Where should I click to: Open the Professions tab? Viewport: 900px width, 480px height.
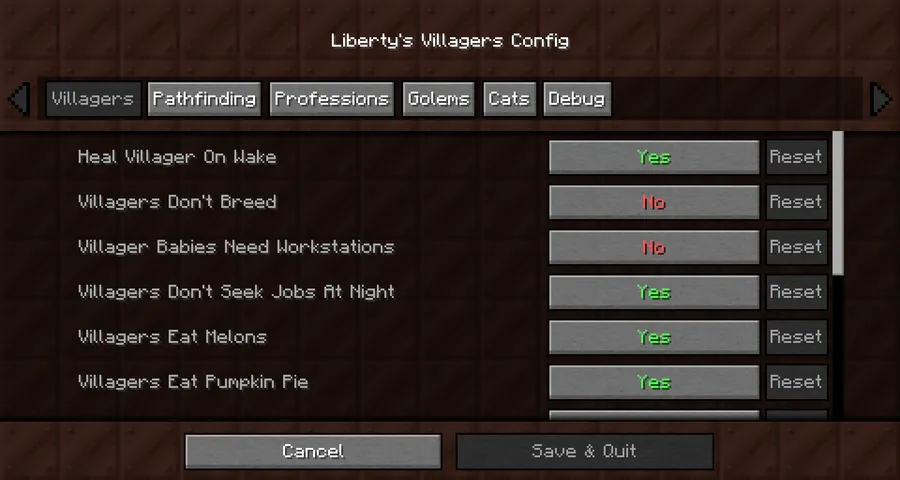(331, 99)
